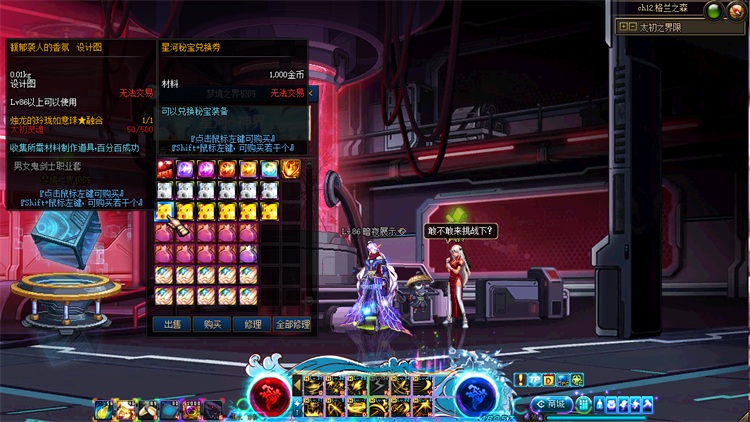750x422 pixels.
Task: Click the compass icon at top right
Action: pyautogui.click(x=737, y=11)
